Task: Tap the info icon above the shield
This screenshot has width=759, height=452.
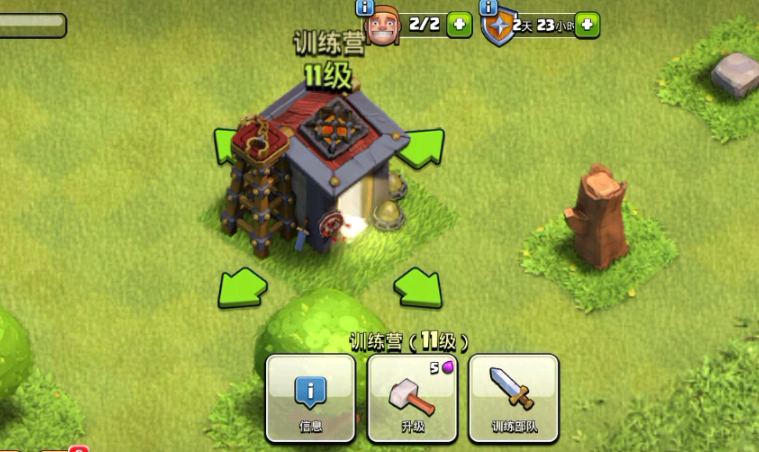Action: (x=490, y=7)
